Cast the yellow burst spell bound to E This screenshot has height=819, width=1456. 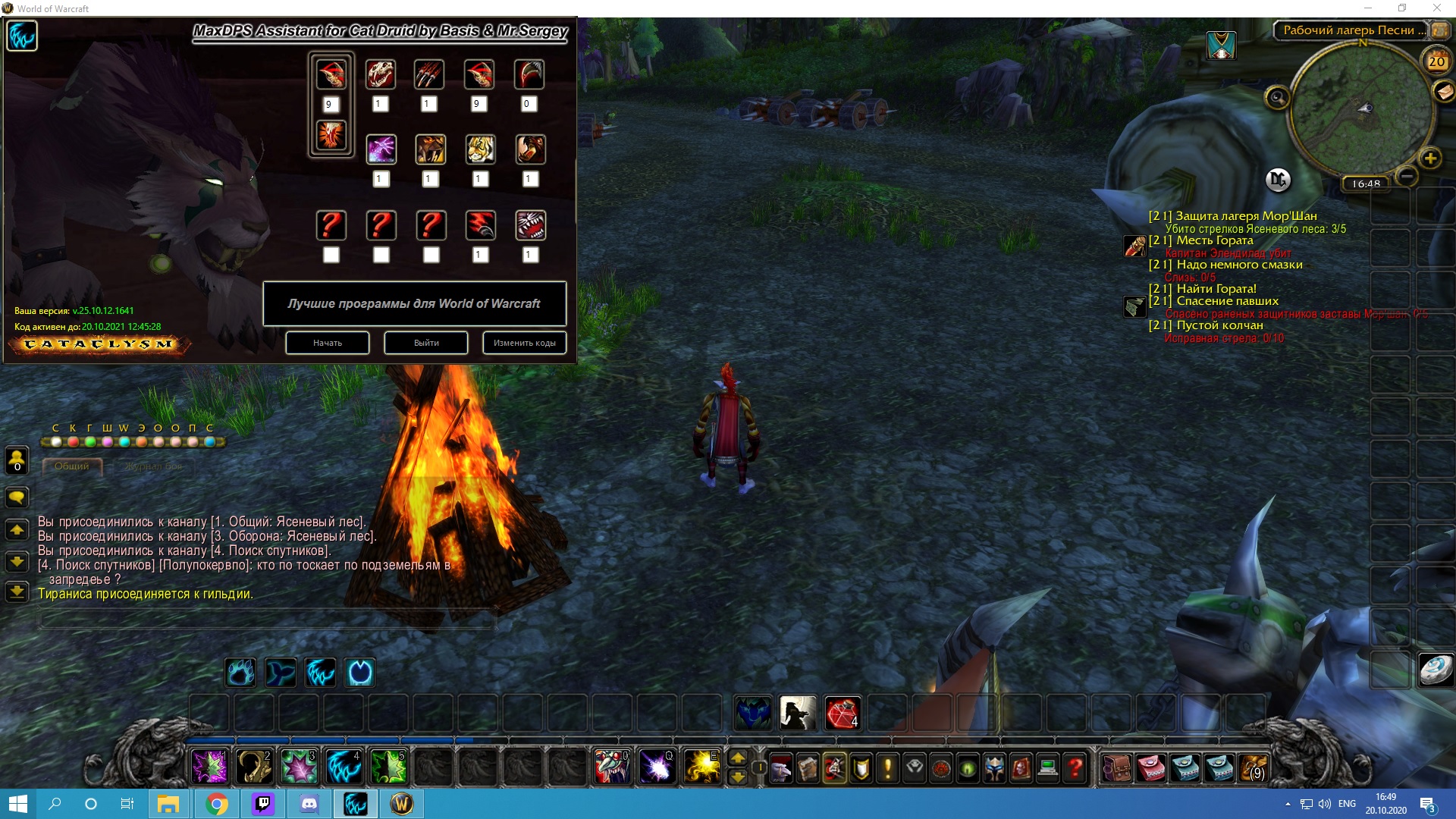click(x=701, y=767)
